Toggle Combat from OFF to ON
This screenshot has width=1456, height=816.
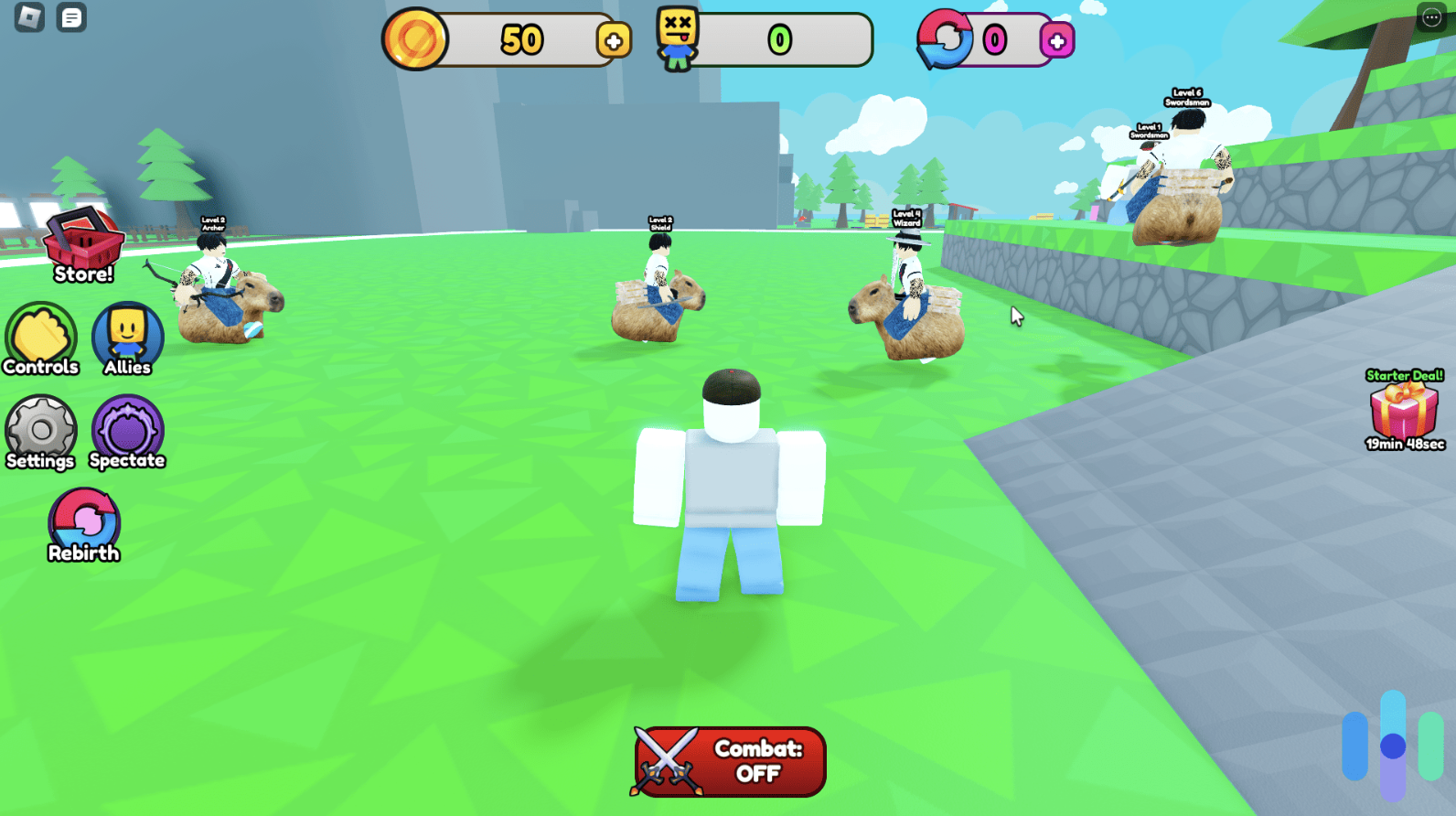728,760
